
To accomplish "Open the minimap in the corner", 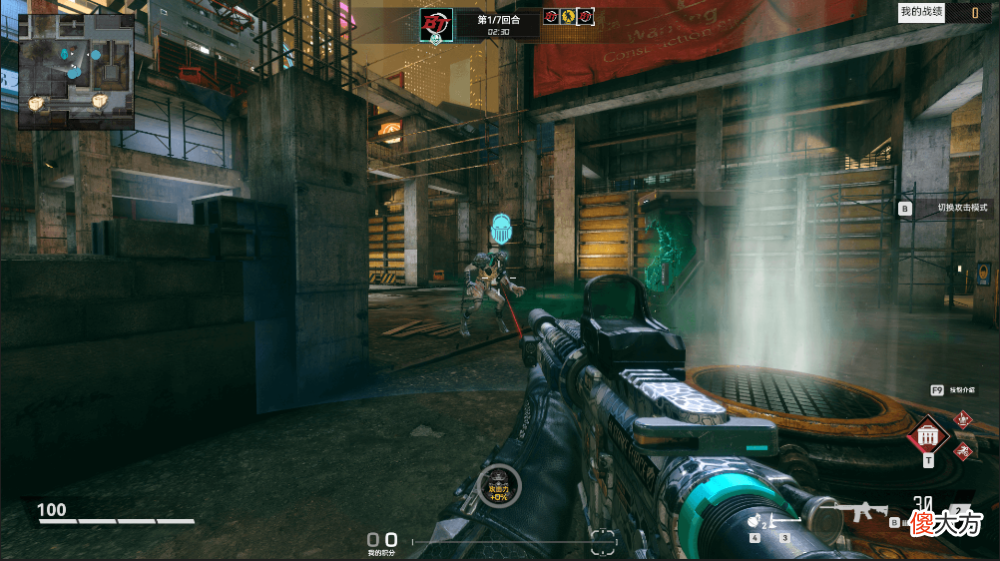I will point(76,71).
